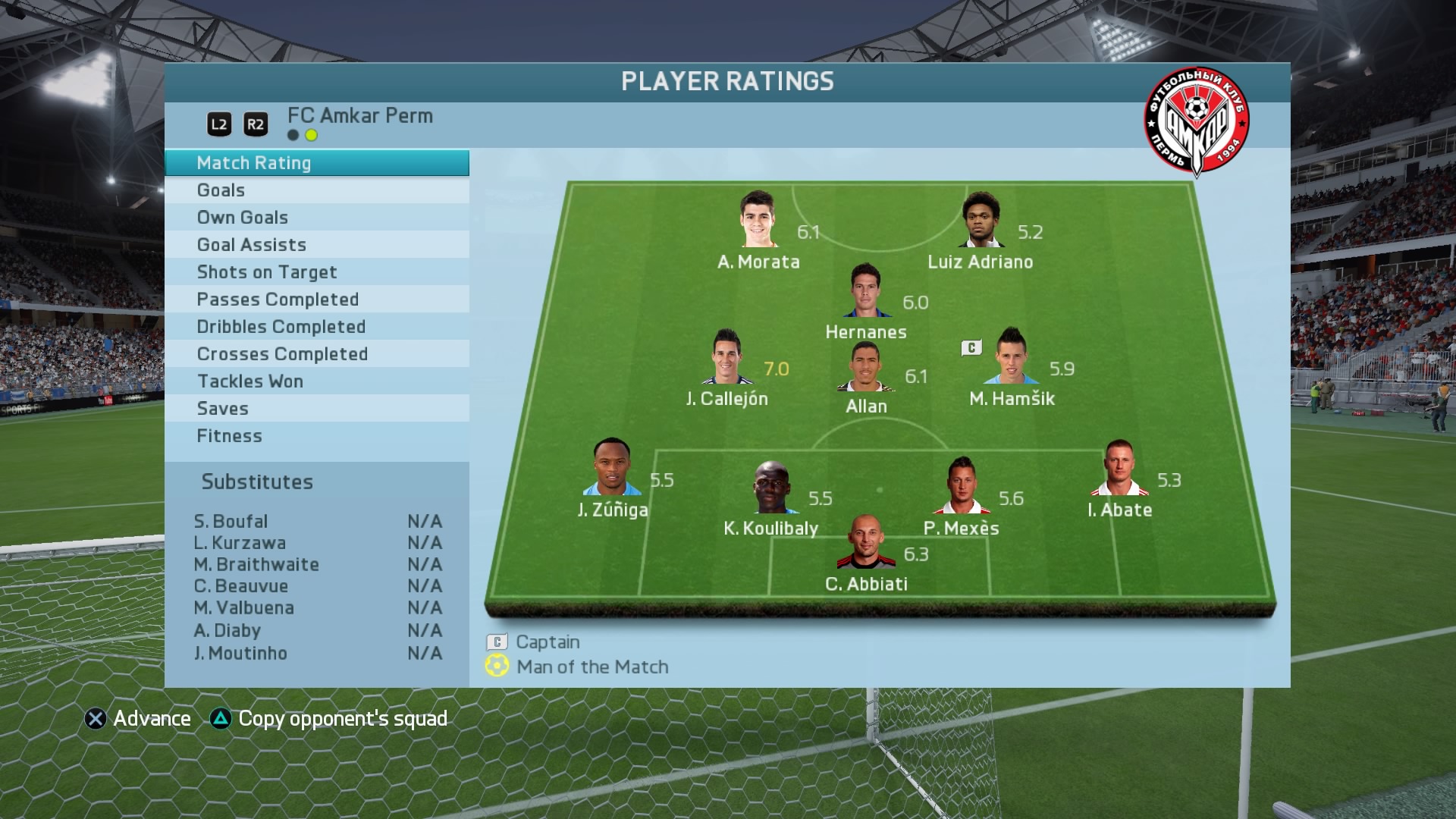Activate Copy opponent's squad
The image size is (1456, 819).
coord(329,719)
